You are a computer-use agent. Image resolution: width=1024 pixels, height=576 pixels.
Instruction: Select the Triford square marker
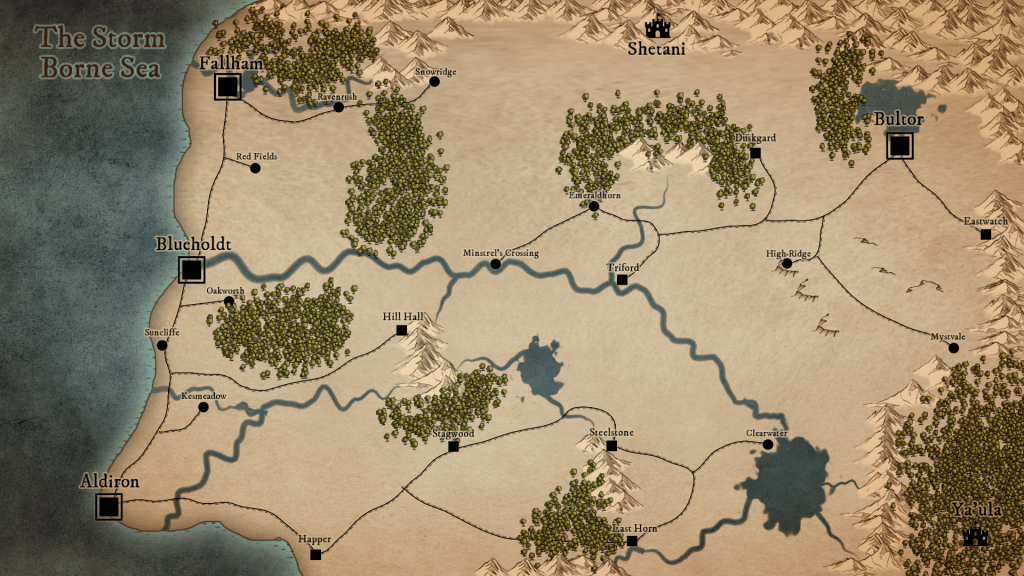[x=622, y=280]
